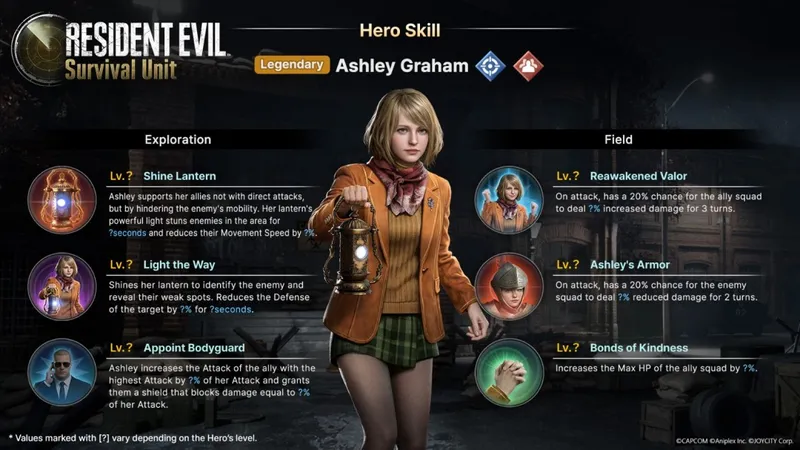Viewport: 800px width, 450px height.
Task: Switch to the Field skills section
Action: point(618,140)
